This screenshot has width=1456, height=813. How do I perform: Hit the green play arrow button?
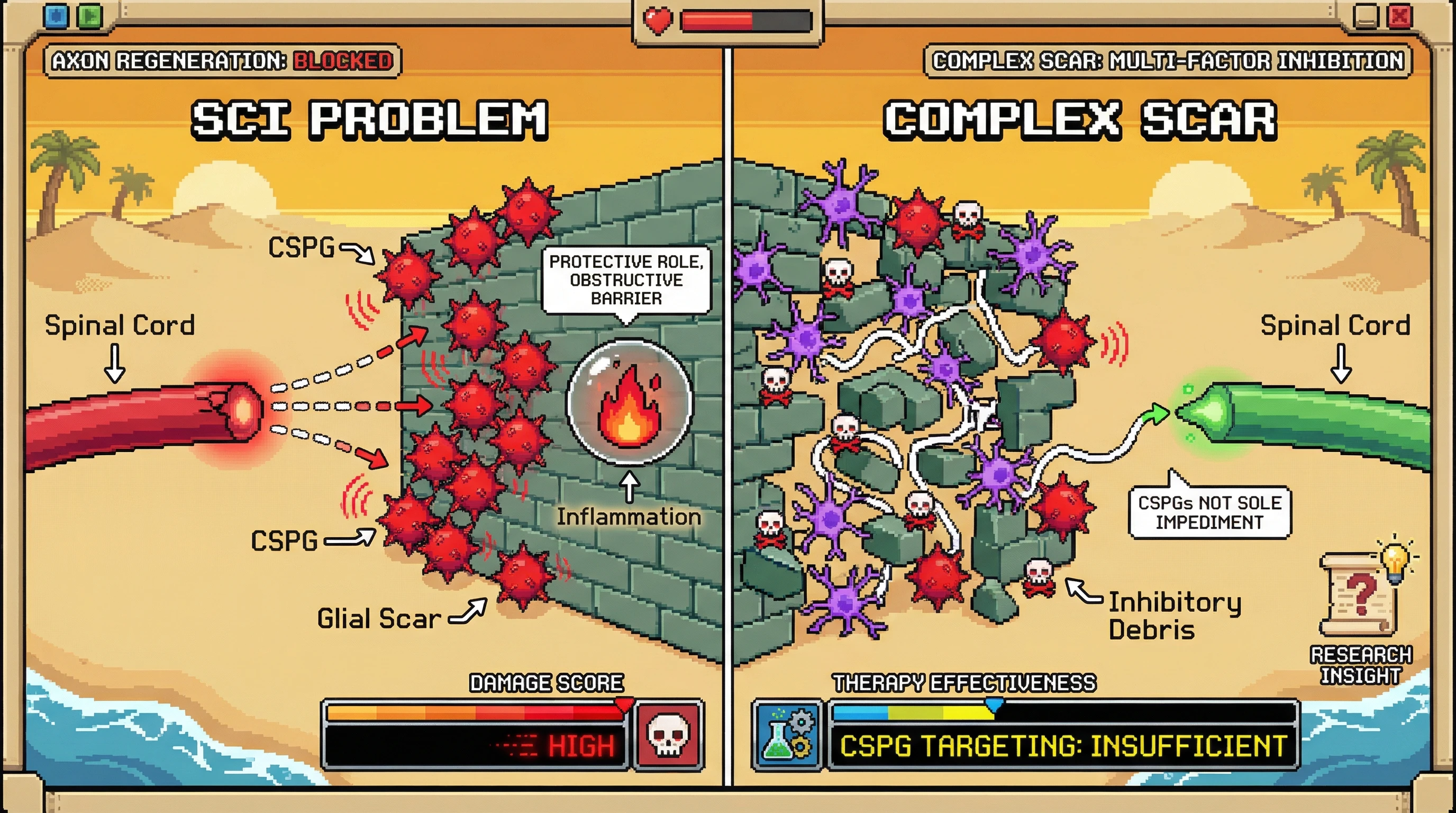coord(89,16)
